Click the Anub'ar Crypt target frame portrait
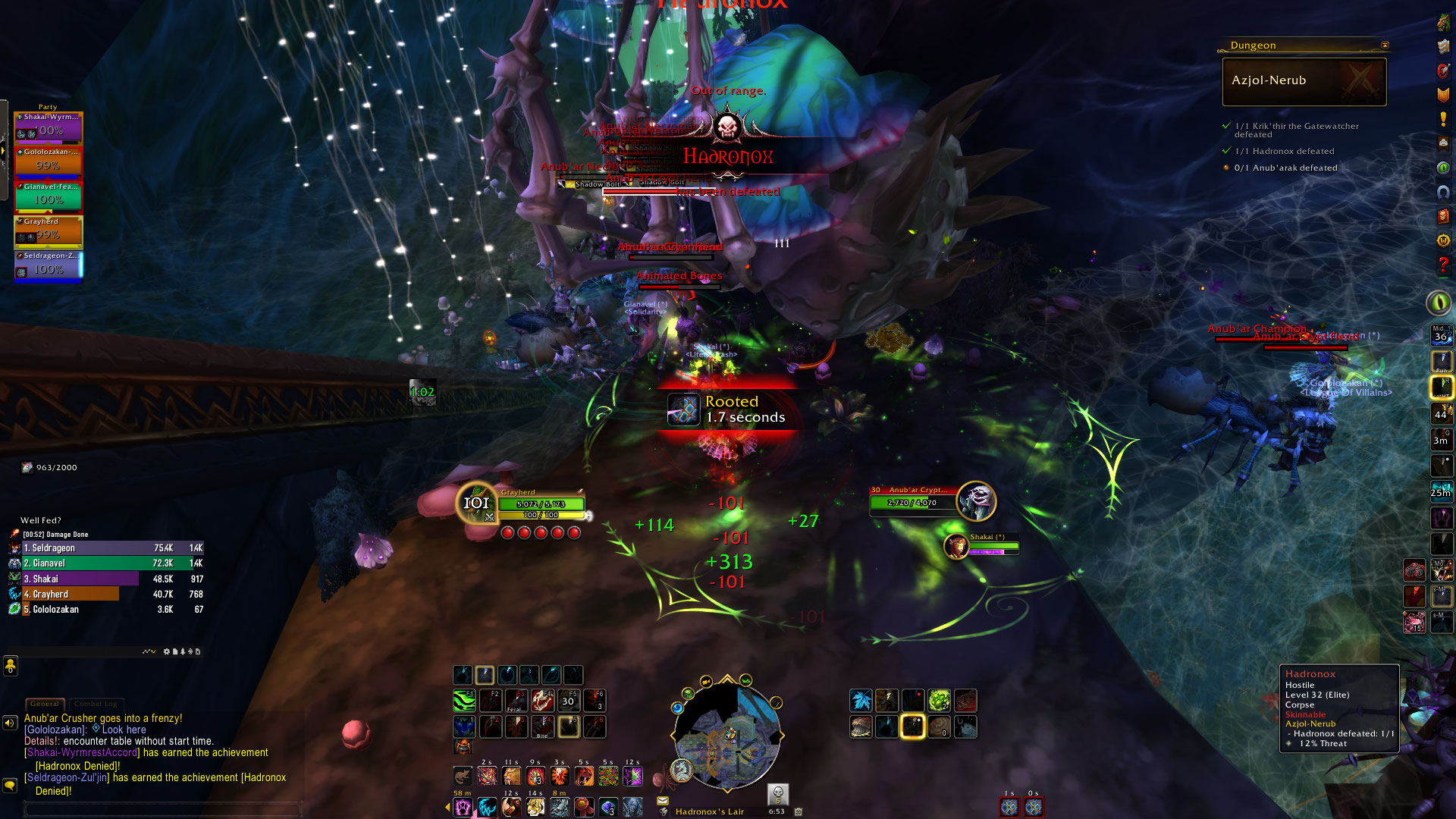1456x819 pixels. coord(977,500)
